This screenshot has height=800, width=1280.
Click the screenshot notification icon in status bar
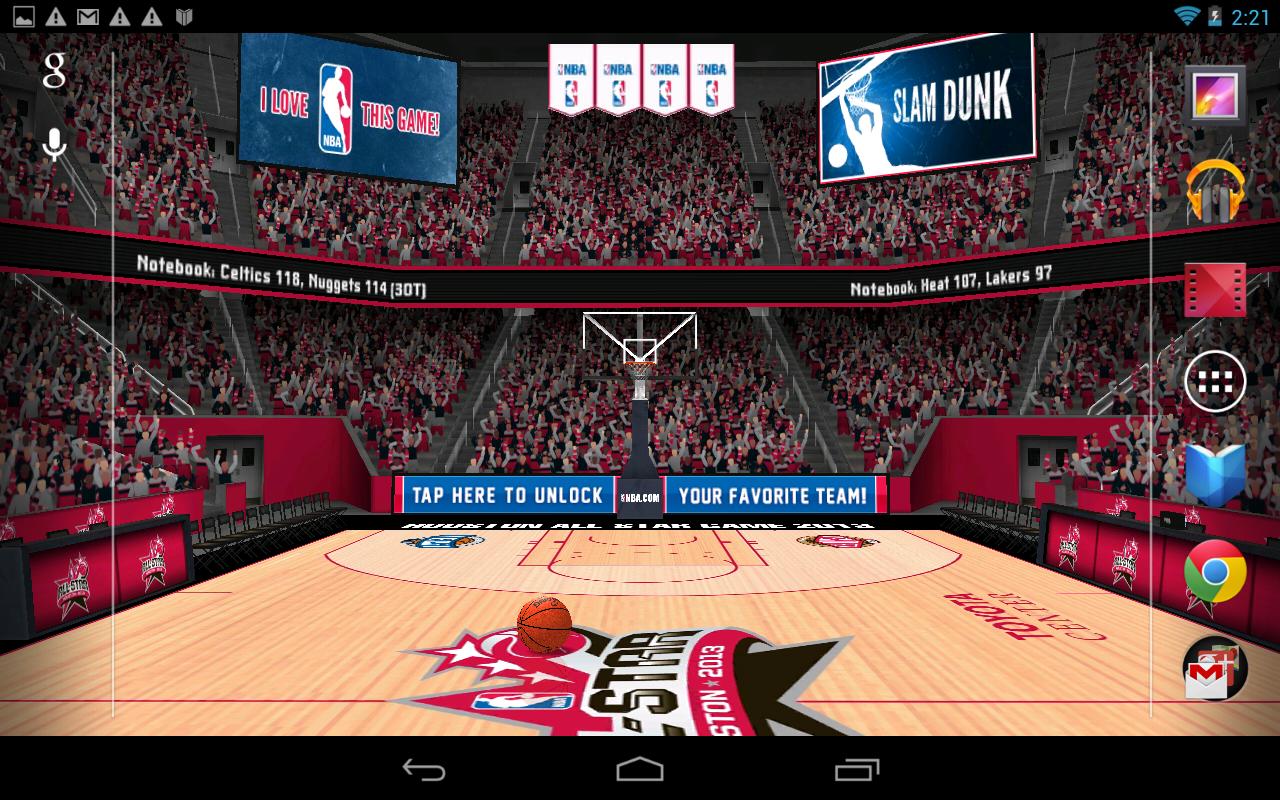[x=24, y=15]
